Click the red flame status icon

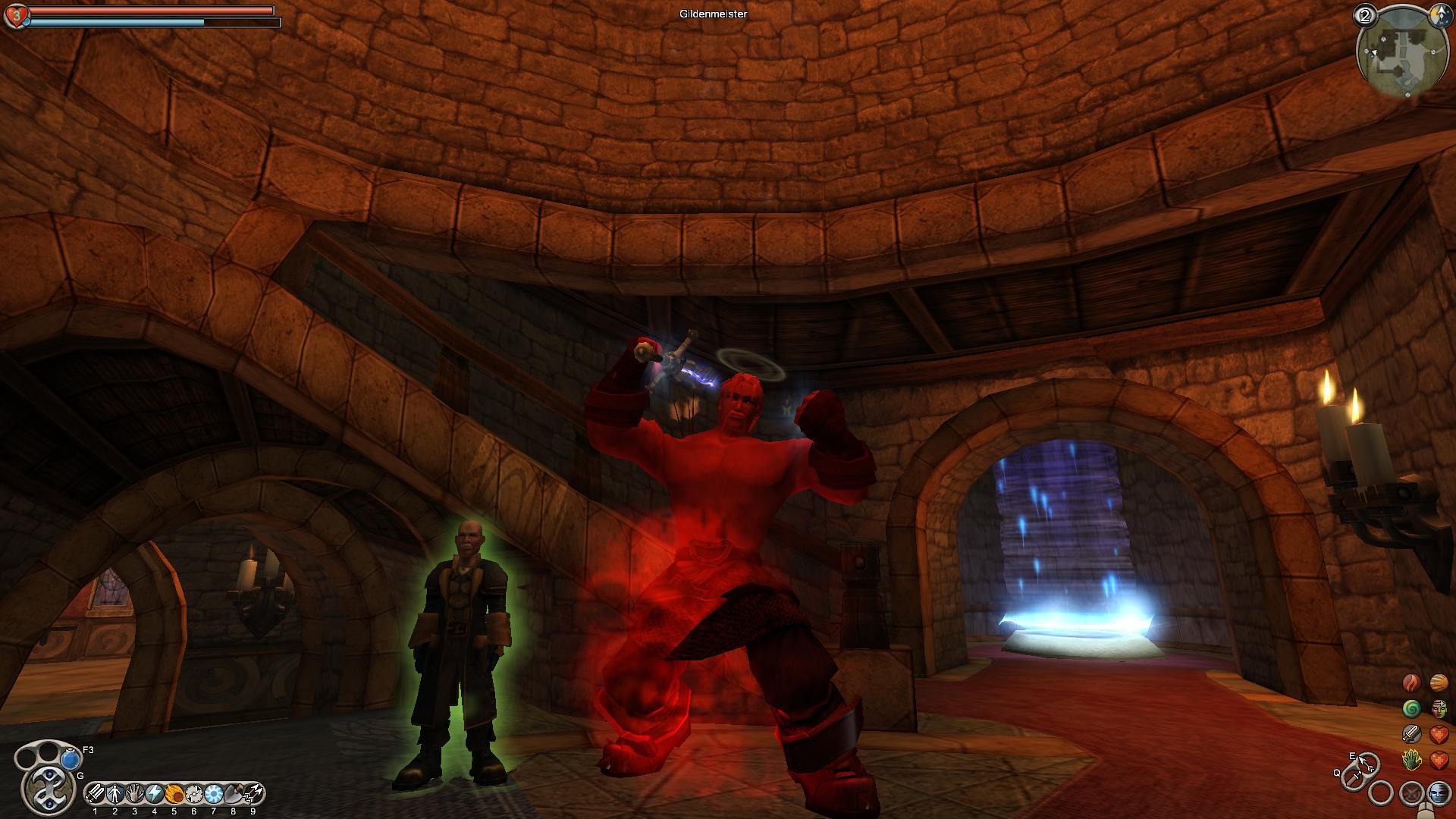(x=1411, y=683)
